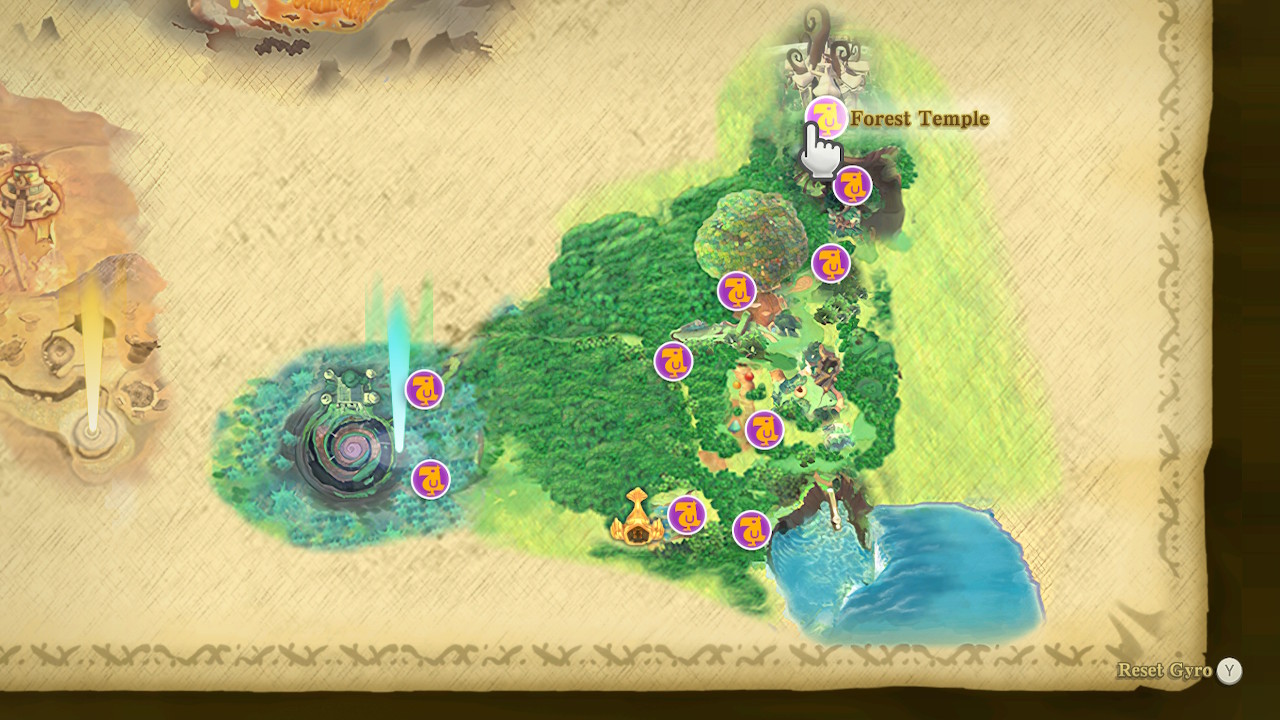
Task: Select the Forest Temple bird statue marker
Action: point(827,117)
